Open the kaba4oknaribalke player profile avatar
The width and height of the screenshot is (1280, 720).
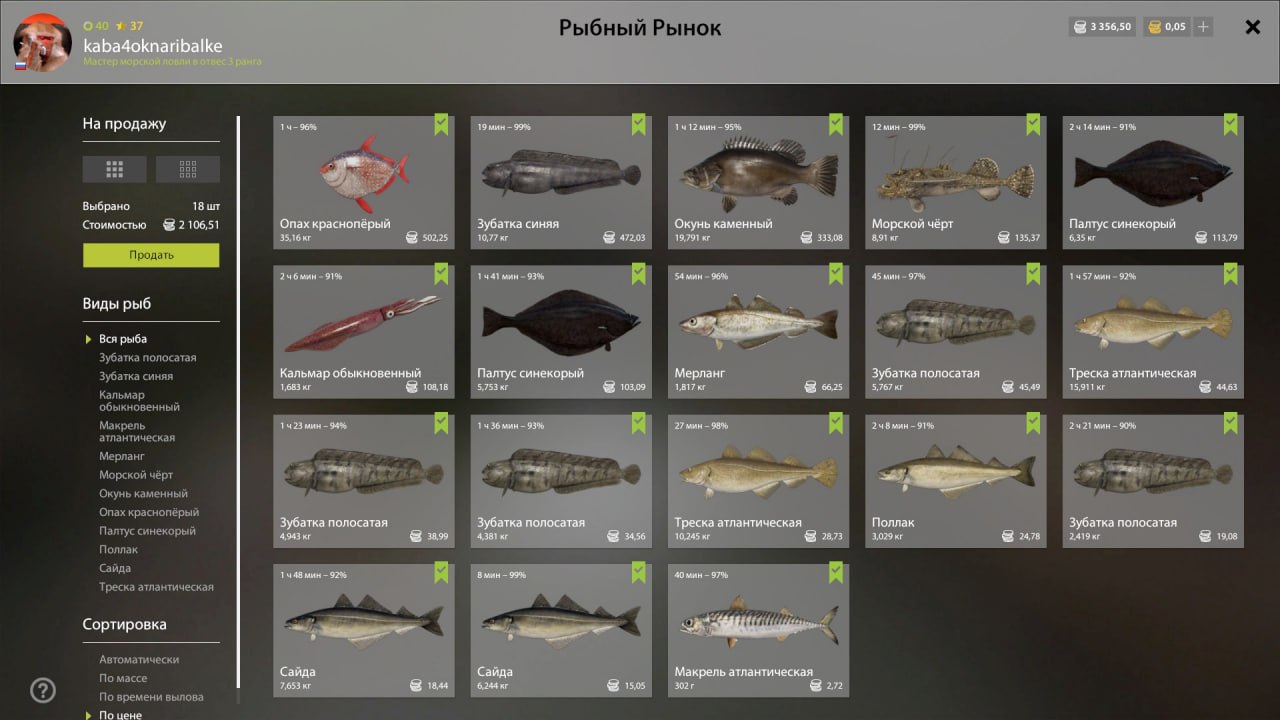pyautogui.click(x=42, y=42)
